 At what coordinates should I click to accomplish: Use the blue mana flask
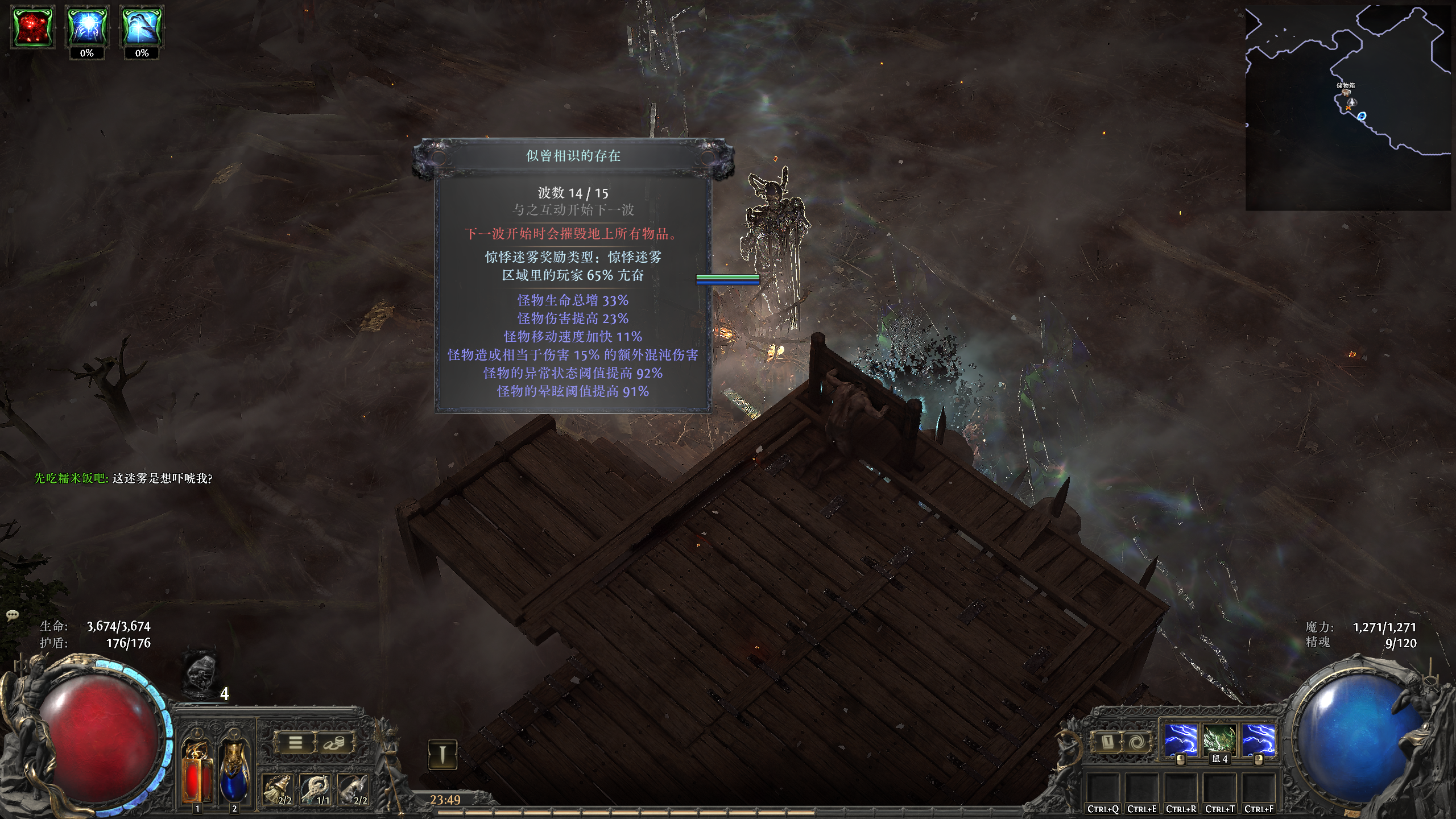[x=234, y=771]
